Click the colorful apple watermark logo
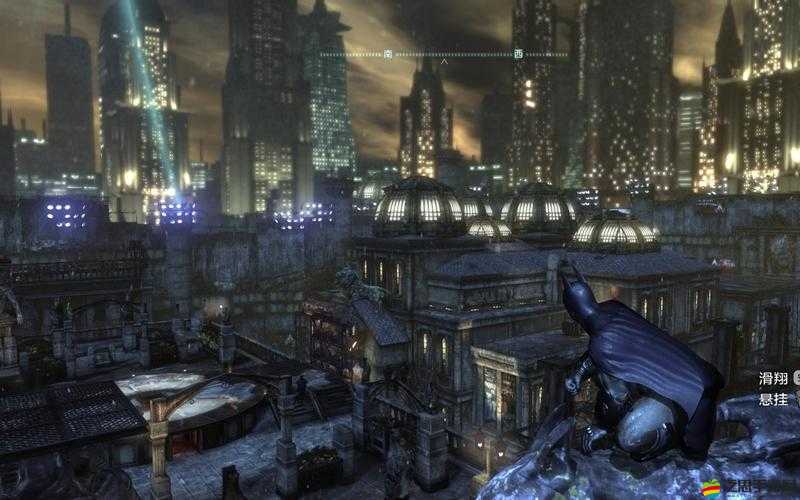Image resolution: width=800 pixels, height=500 pixels. point(711,488)
